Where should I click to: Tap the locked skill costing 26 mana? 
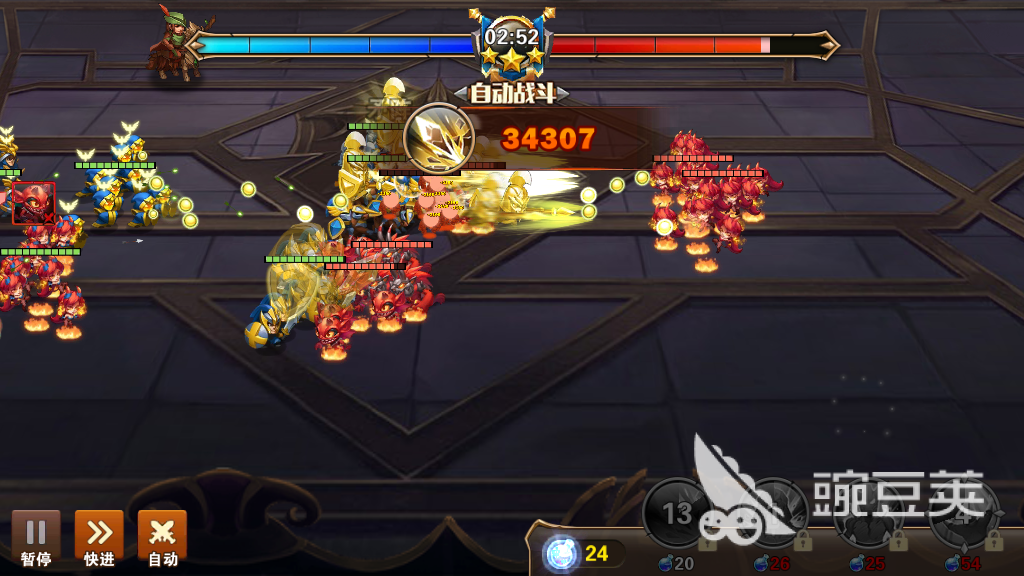pos(773,514)
